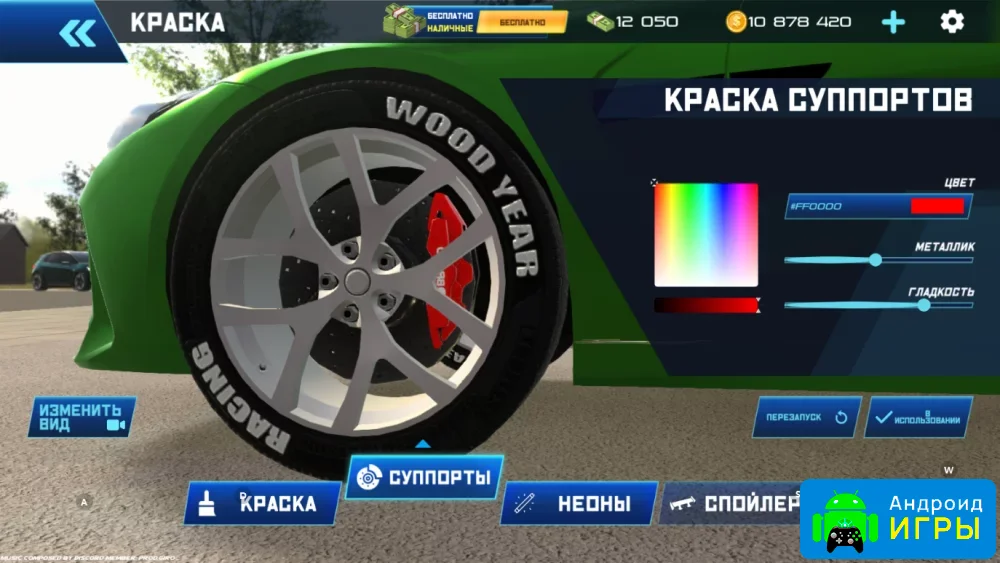The width and height of the screenshot is (1000, 563).
Task: Select the Суппорты tab
Action: (425, 478)
